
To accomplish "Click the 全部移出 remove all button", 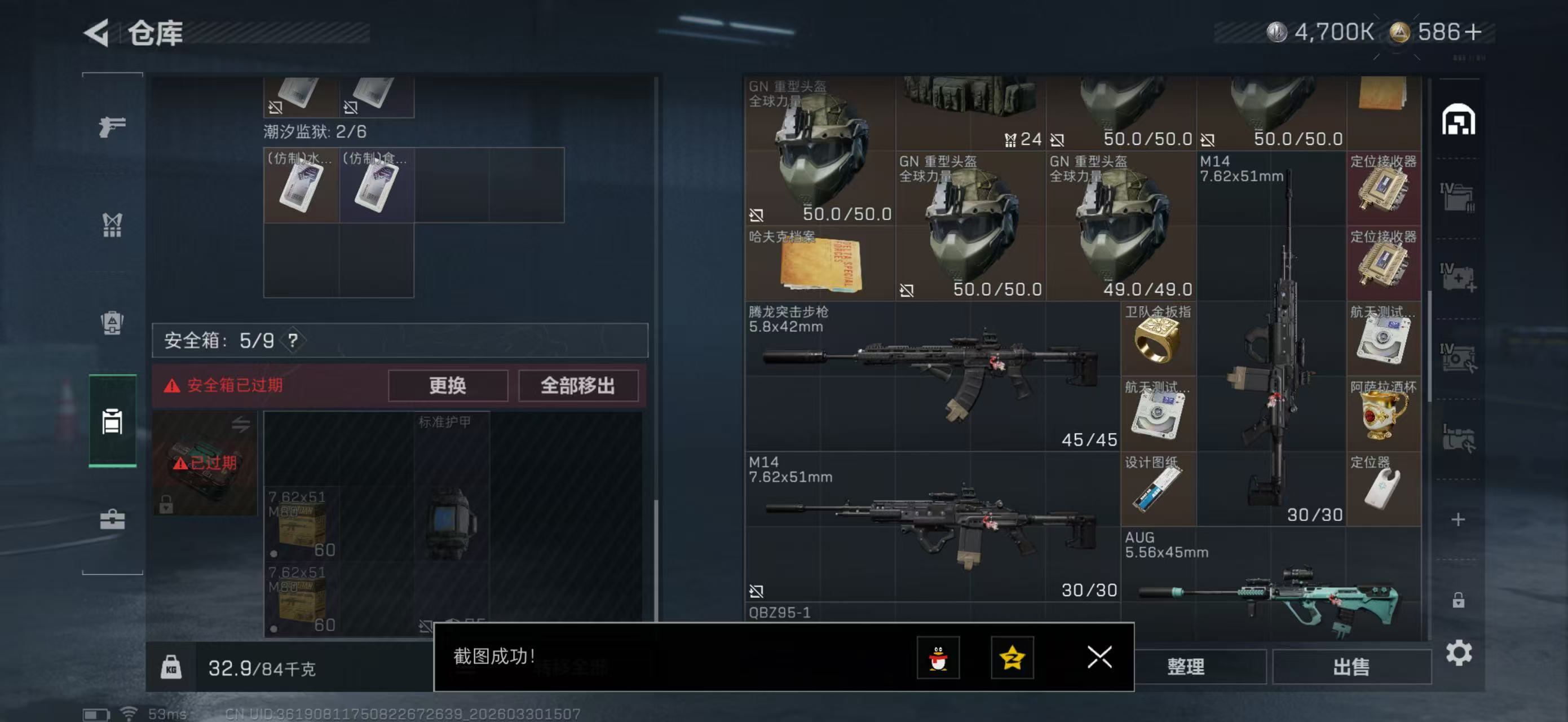I will 577,386.
